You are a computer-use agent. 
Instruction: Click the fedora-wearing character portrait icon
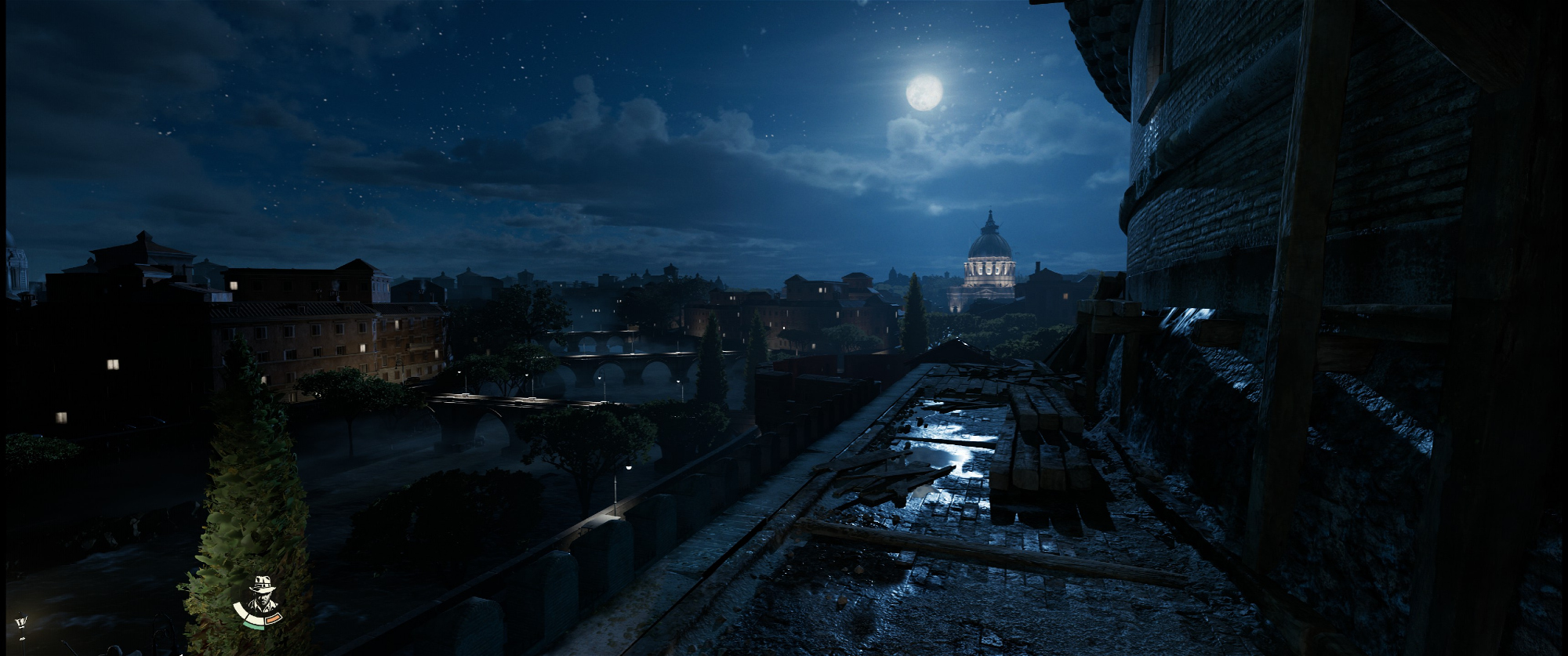[x=261, y=596]
